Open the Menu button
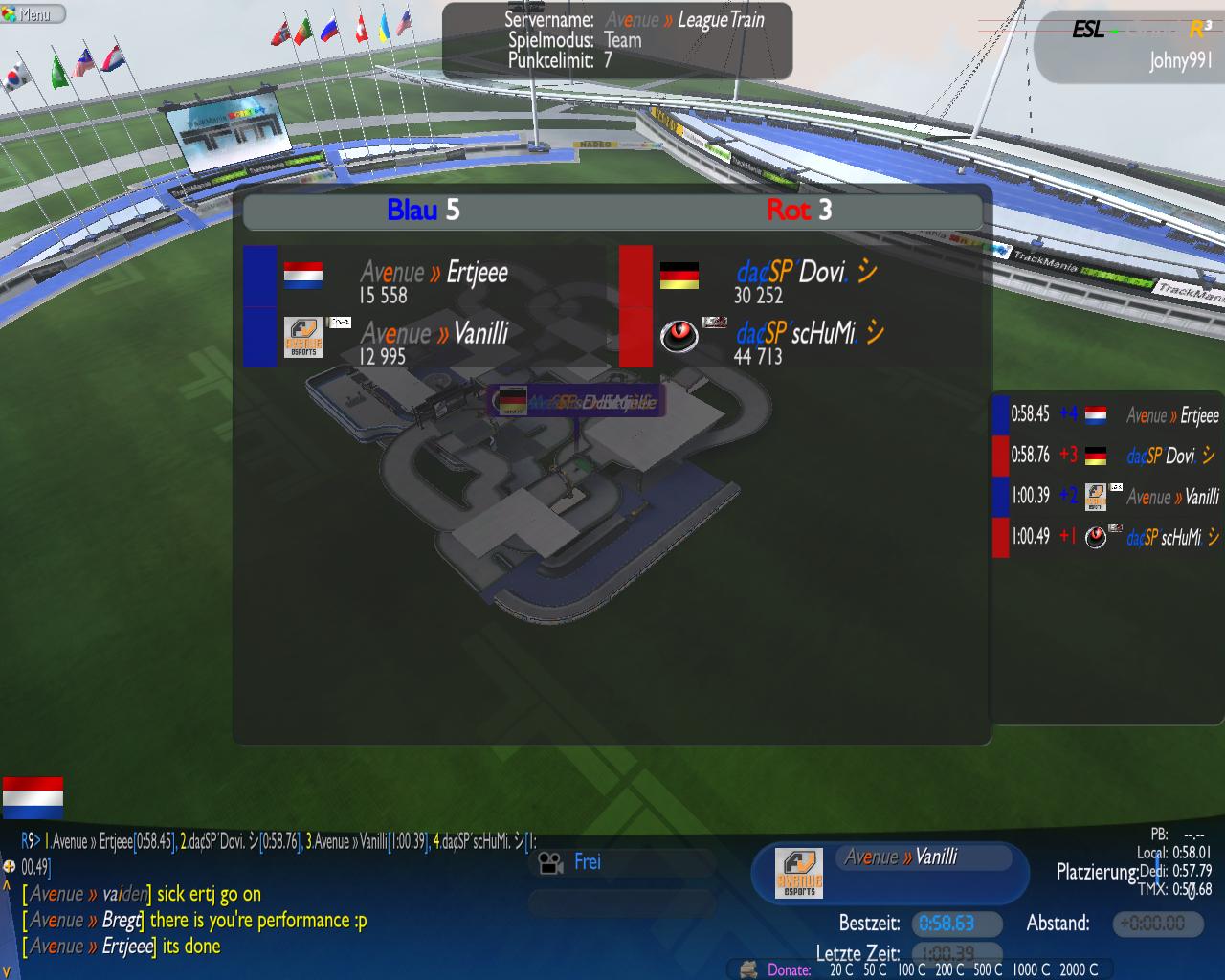The width and height of the screenshot is (1225, 980). 33,14
